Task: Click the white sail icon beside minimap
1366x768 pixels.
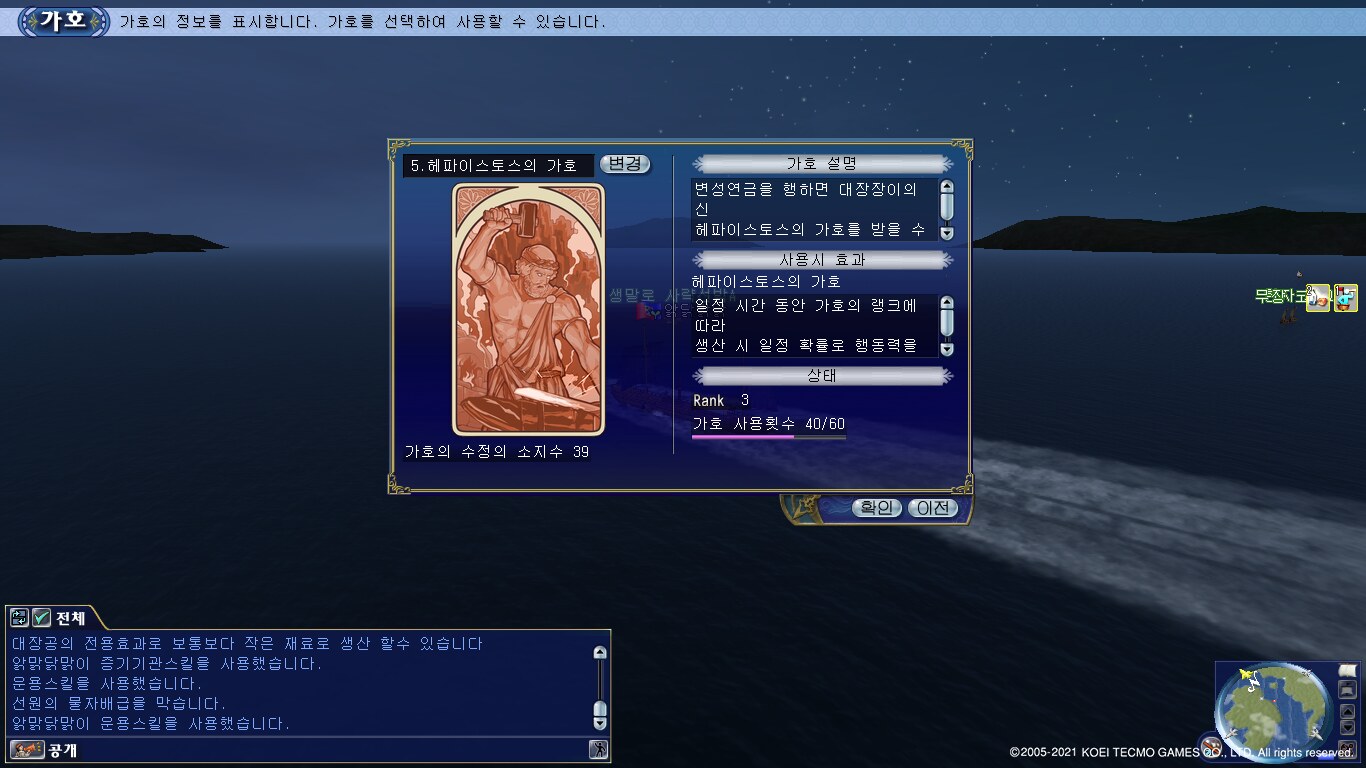Action: [x=1347, y=670]
